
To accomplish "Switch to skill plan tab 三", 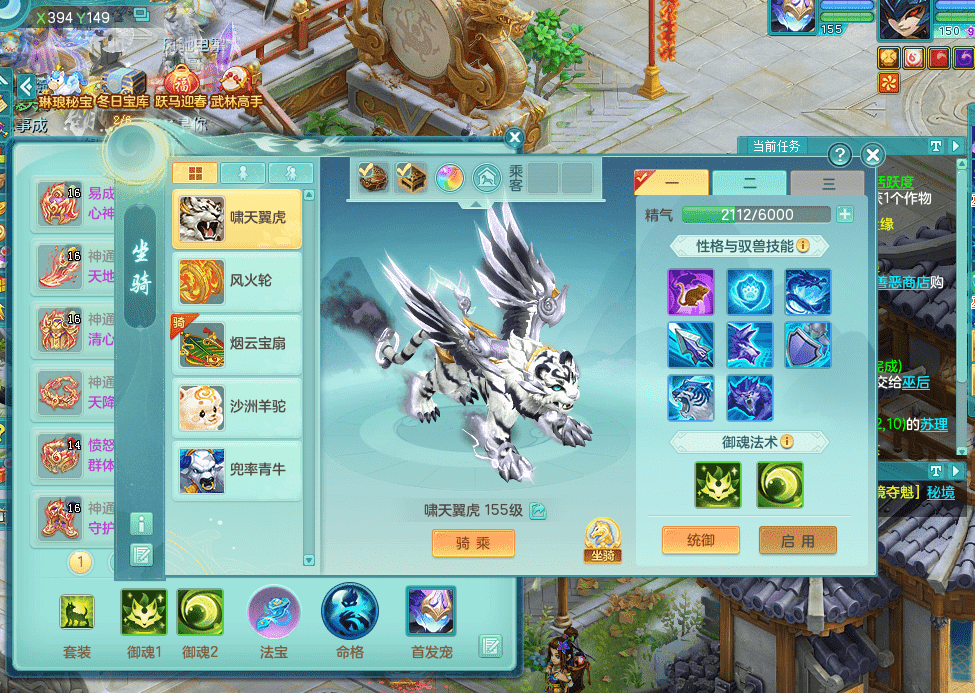I will click(x=827, y=184).
